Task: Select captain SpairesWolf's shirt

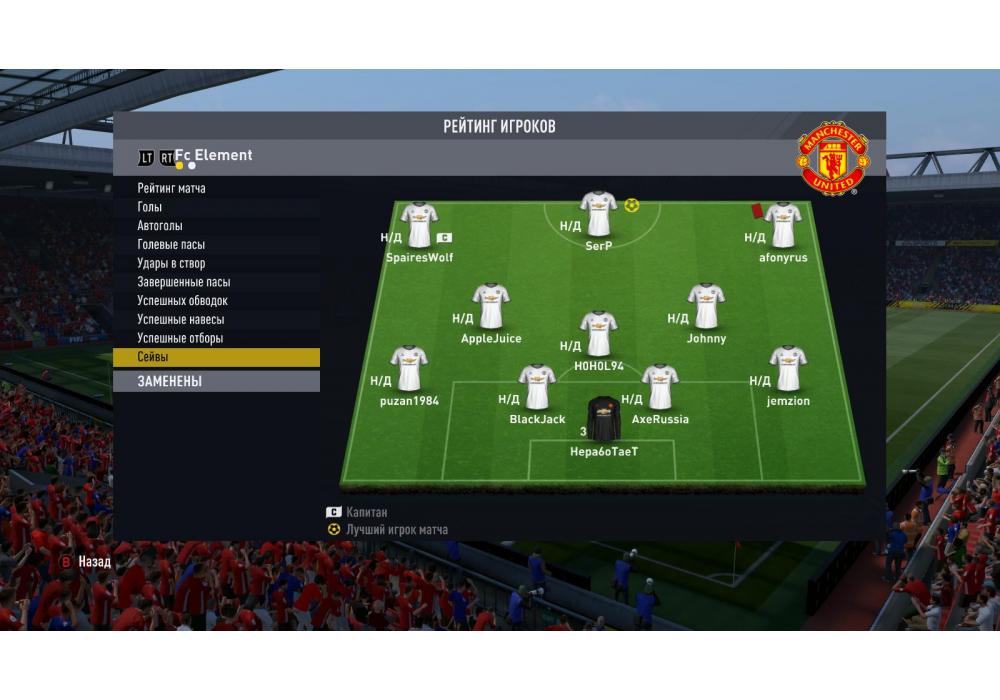Action: (x=419, y=225)
